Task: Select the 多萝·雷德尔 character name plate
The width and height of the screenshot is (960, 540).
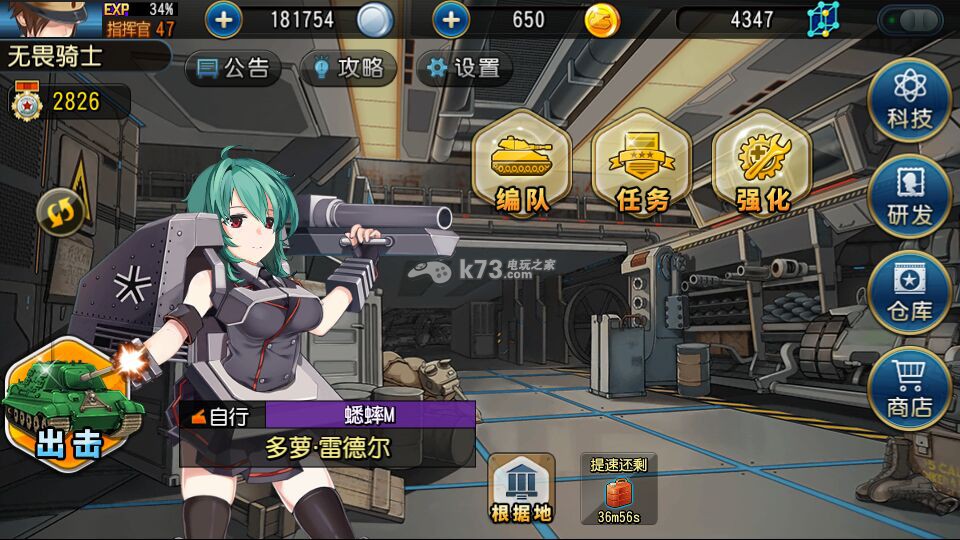Action: [x=328, y=447]
